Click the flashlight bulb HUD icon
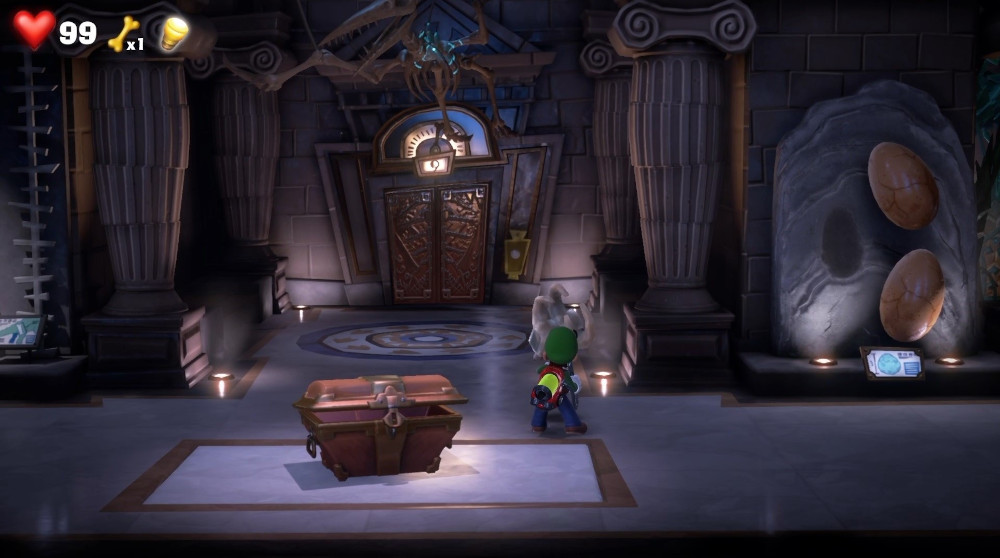Viewport: 1000px width, 558px height. [175, 33]
